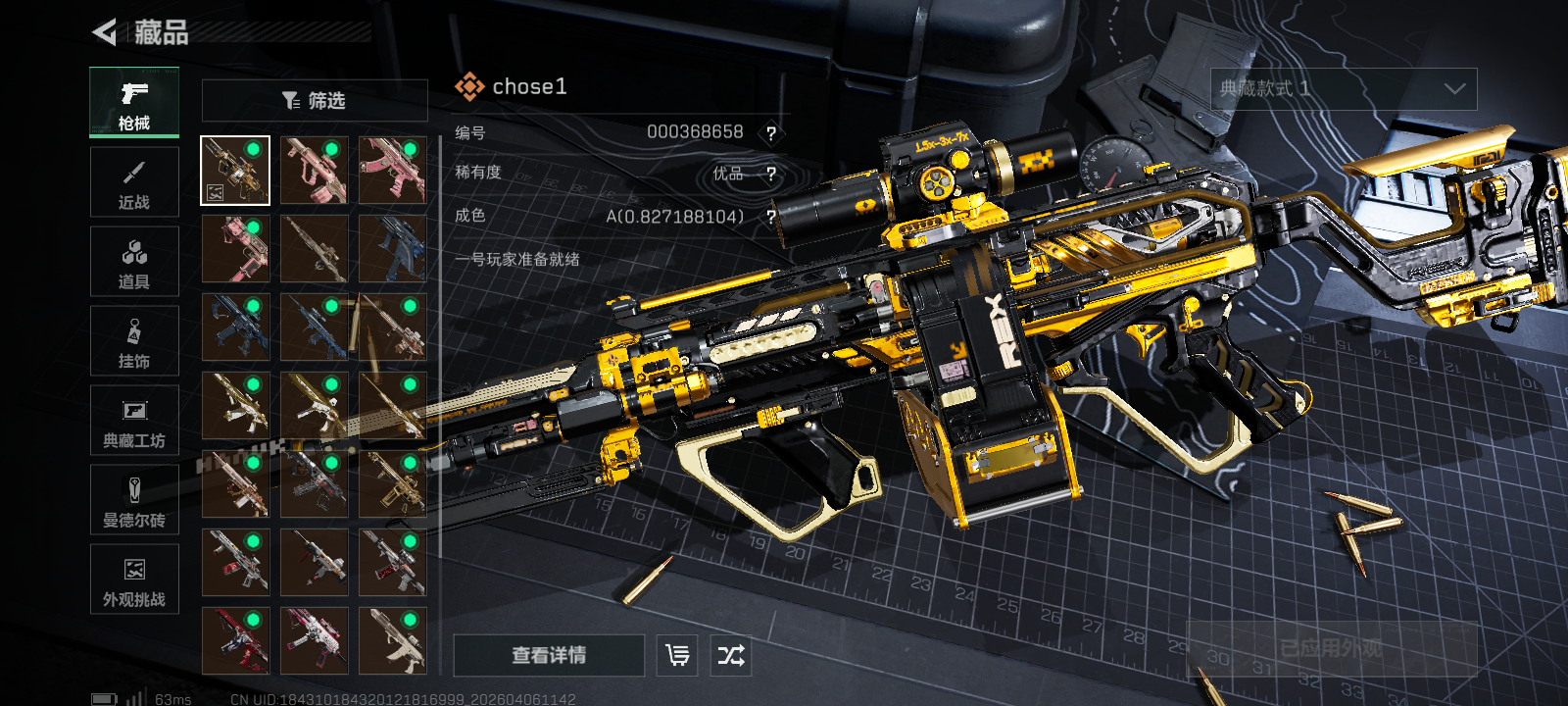Click the 已应用外观 applied skin button
The height and width of the screenshot is (706, 1568).
[x=1331, y=648]
